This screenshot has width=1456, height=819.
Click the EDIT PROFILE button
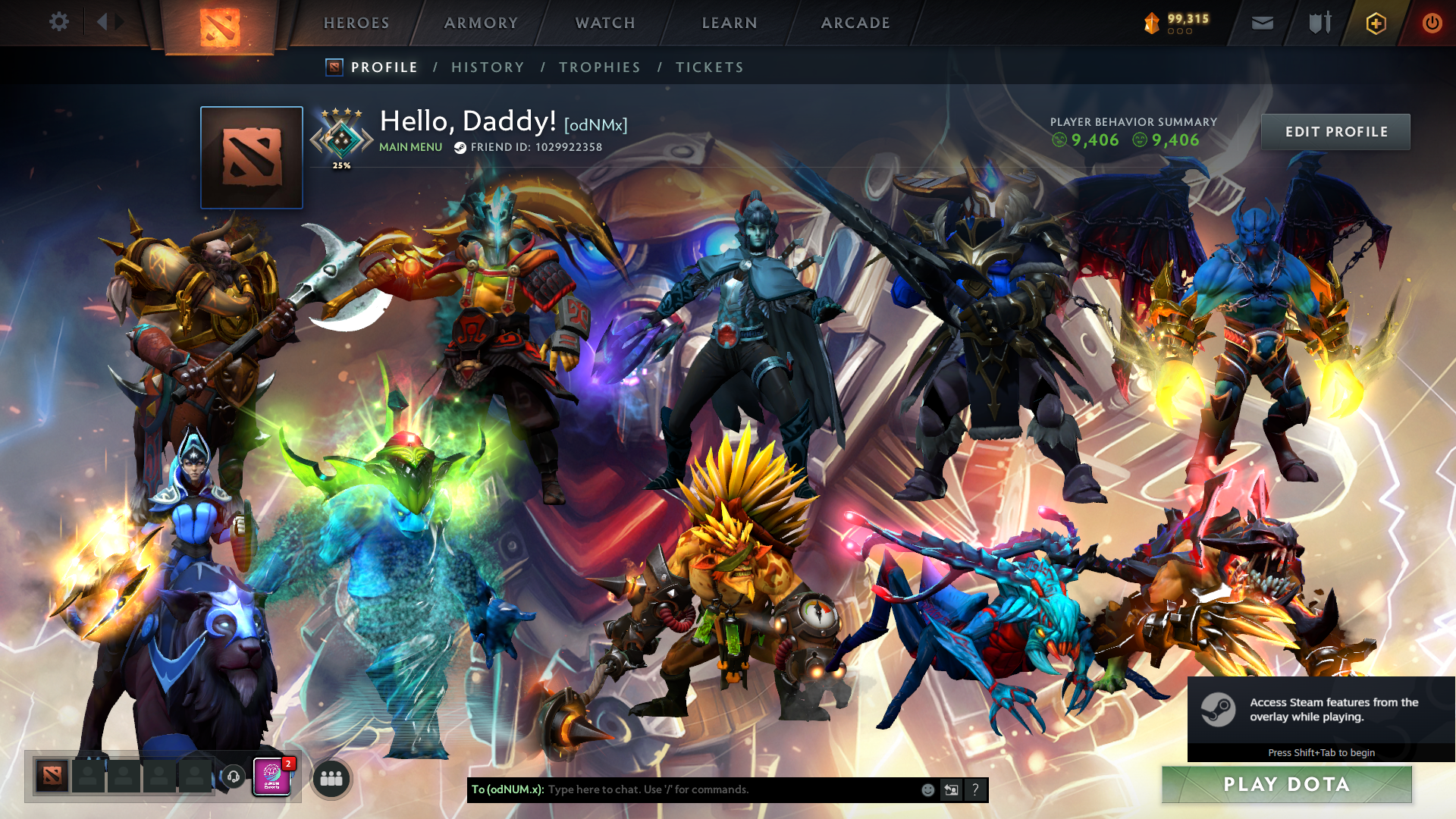point(1335,131)
